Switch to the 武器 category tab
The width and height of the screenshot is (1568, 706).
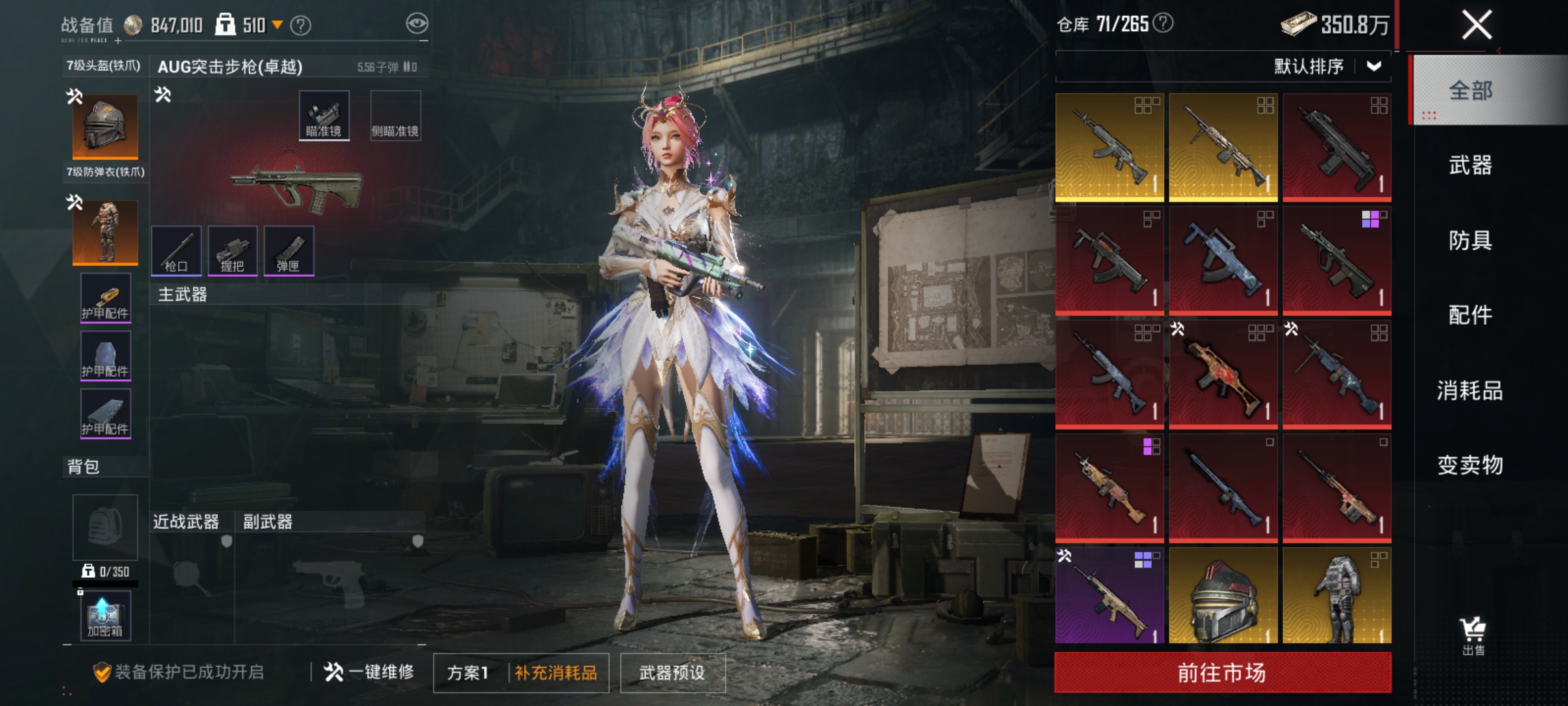pyautogui.click(x=1470, y=165)
